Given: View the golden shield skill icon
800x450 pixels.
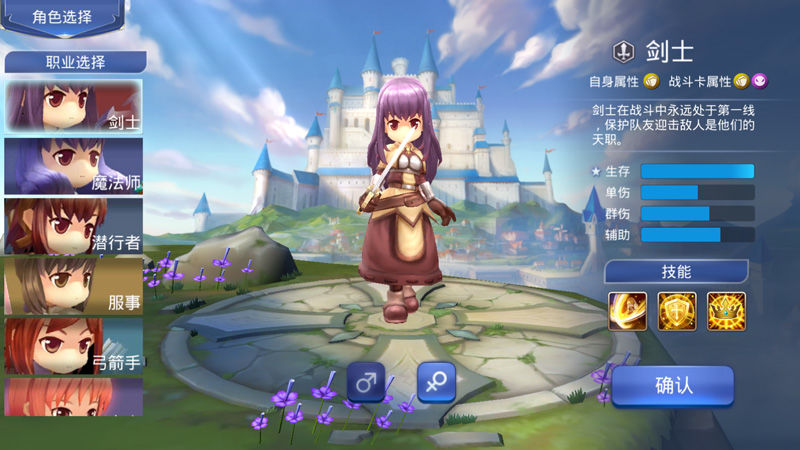Looking at the screenshot, I should click(x=677, y=311).
